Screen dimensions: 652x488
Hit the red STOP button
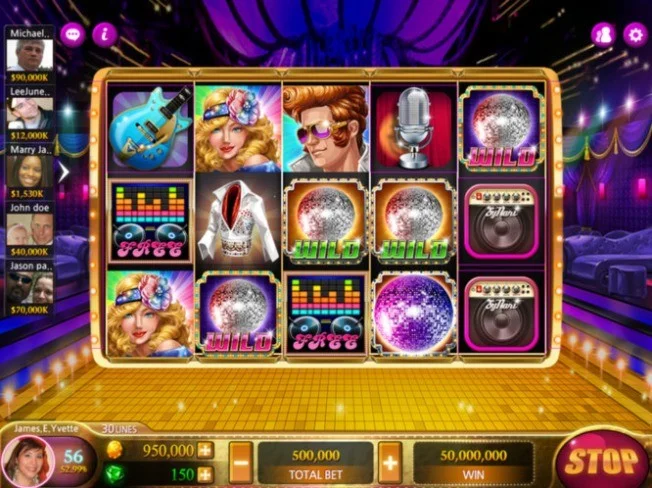(x=600, y=462)
